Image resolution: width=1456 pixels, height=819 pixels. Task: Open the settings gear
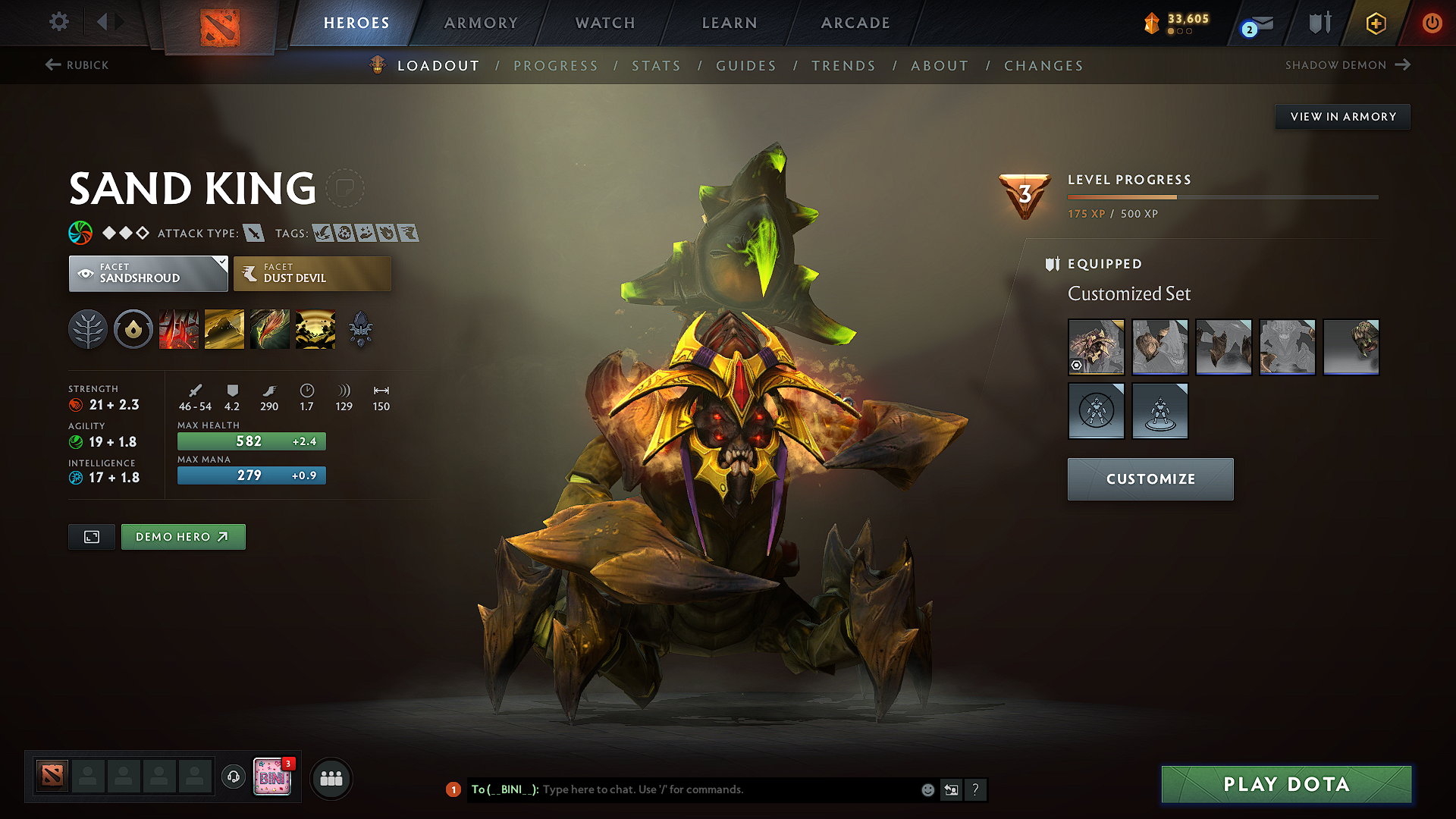coord(58,22)
